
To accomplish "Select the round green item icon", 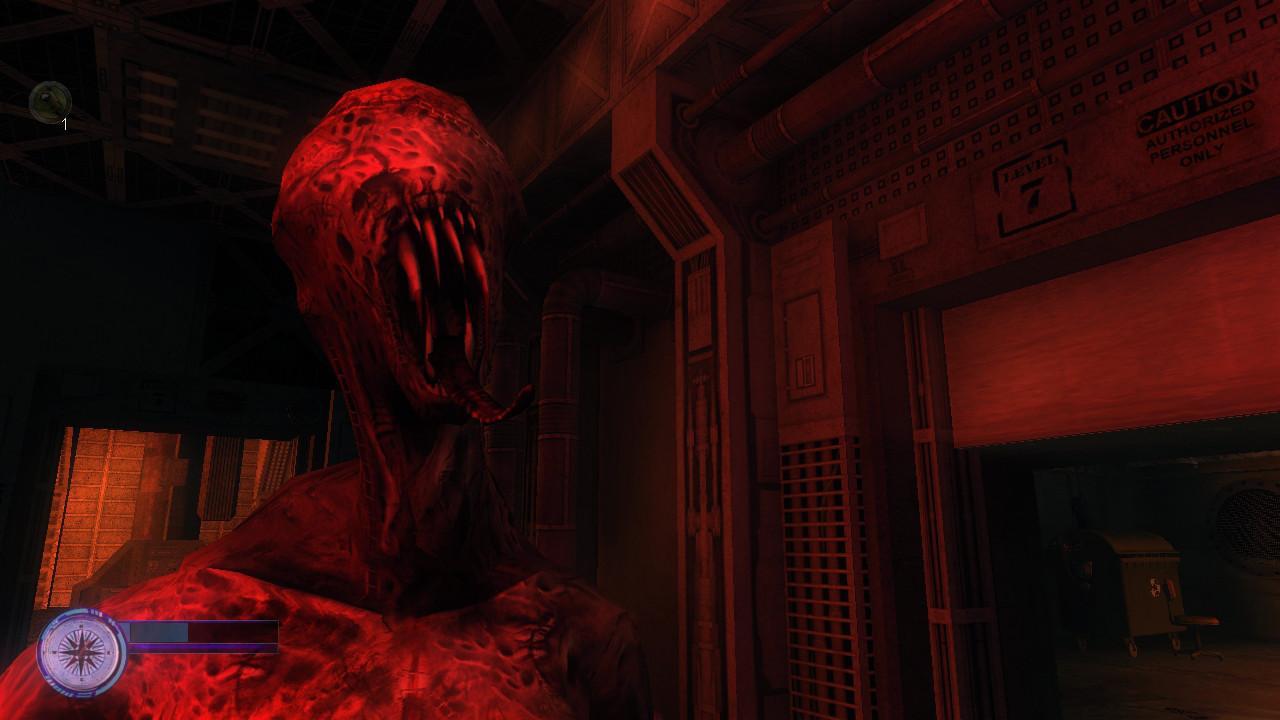I will tap(50, 102).
